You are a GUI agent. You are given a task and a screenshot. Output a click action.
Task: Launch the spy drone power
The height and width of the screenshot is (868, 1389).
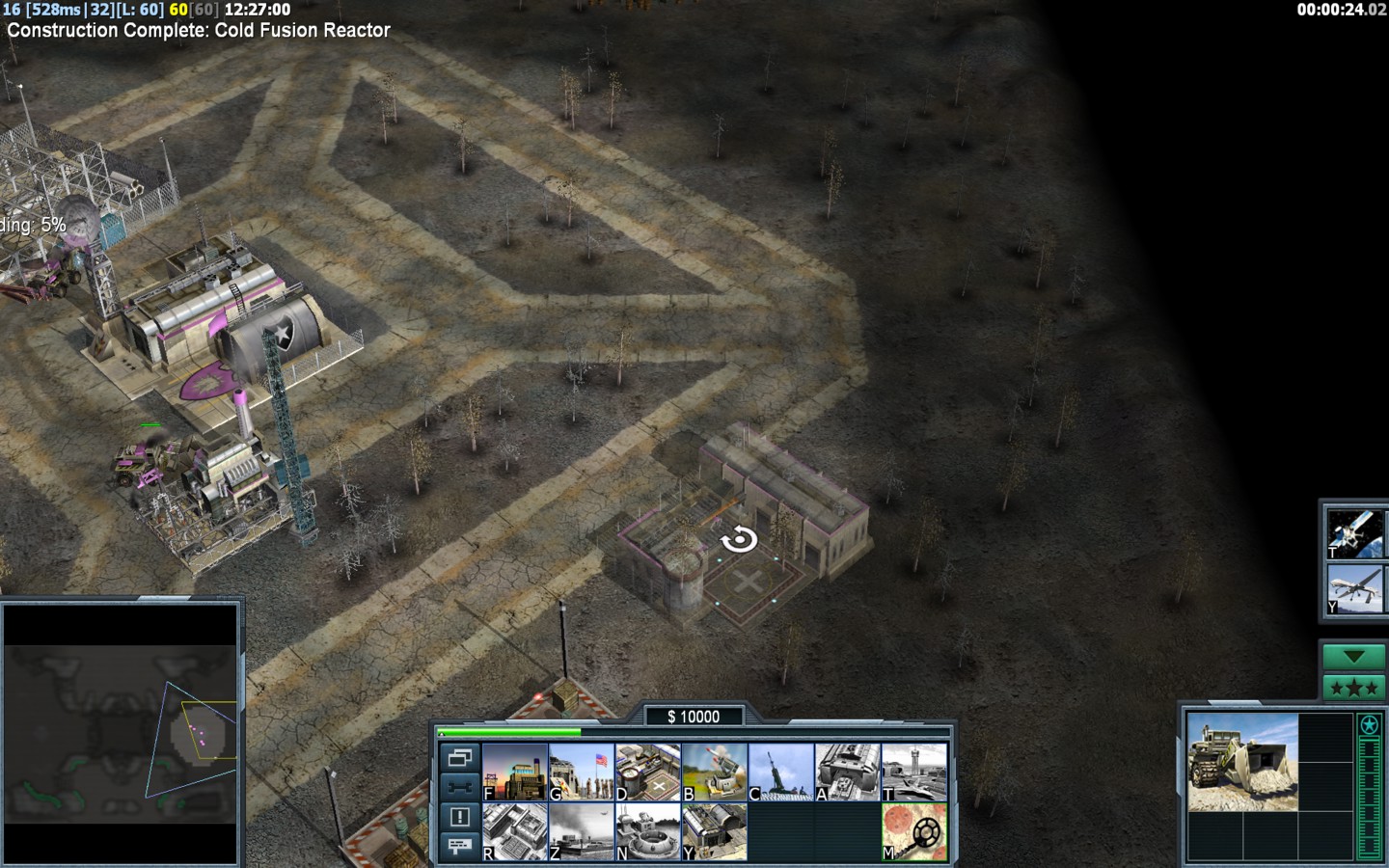[x=1354, y=589]
